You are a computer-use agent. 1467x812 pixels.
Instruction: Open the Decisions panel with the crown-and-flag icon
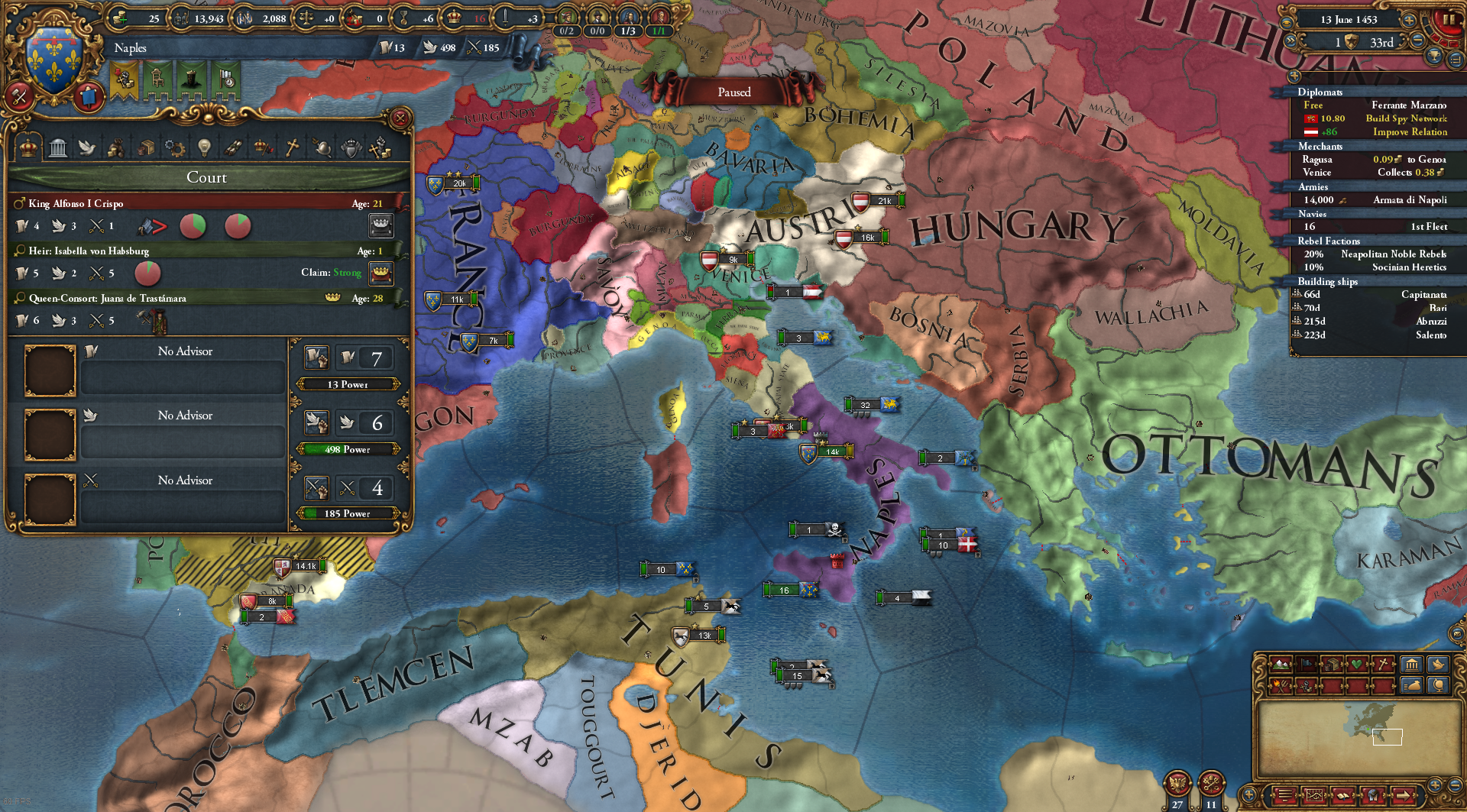(x=262, y=147)
